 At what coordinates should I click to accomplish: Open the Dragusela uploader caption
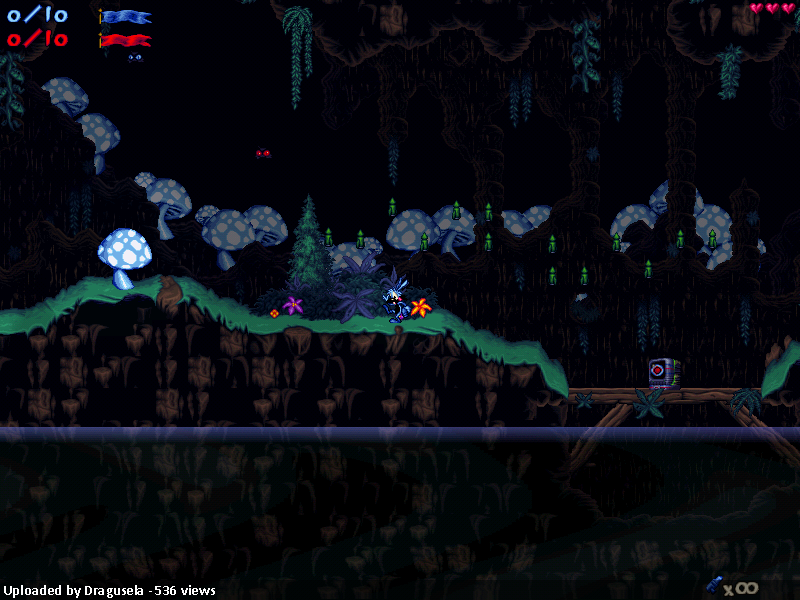coord(109,590)
